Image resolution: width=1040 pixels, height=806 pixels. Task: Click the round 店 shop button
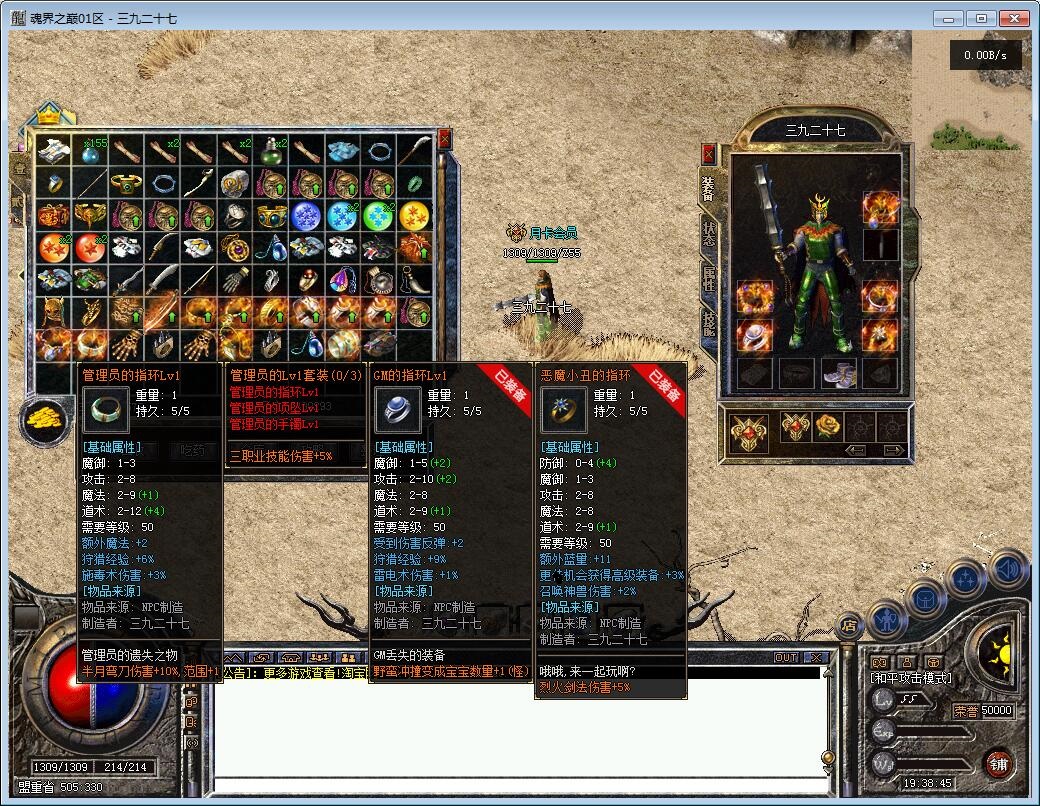[x=851, y=627]
